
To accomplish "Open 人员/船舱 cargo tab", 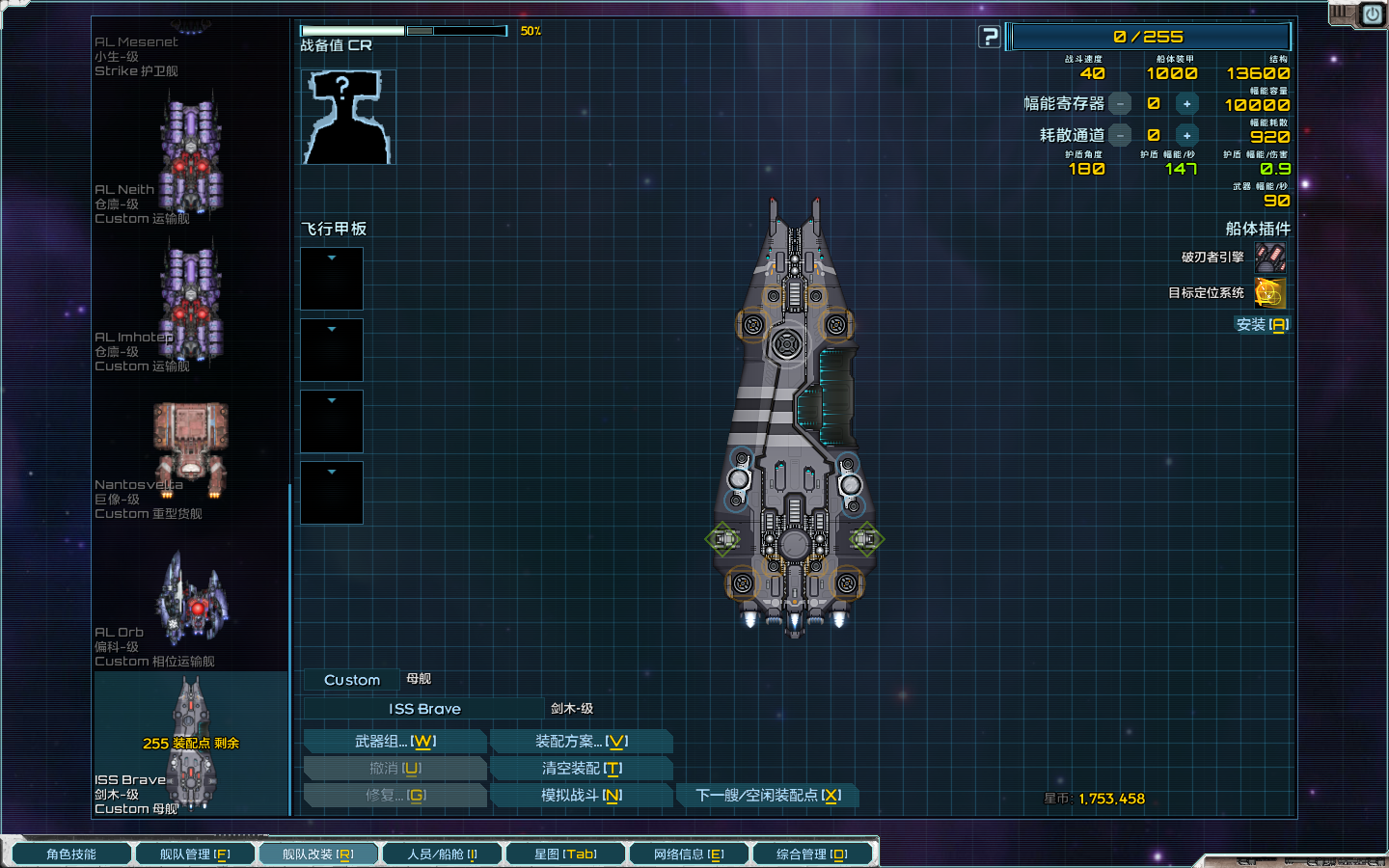I will coord(442,854).
